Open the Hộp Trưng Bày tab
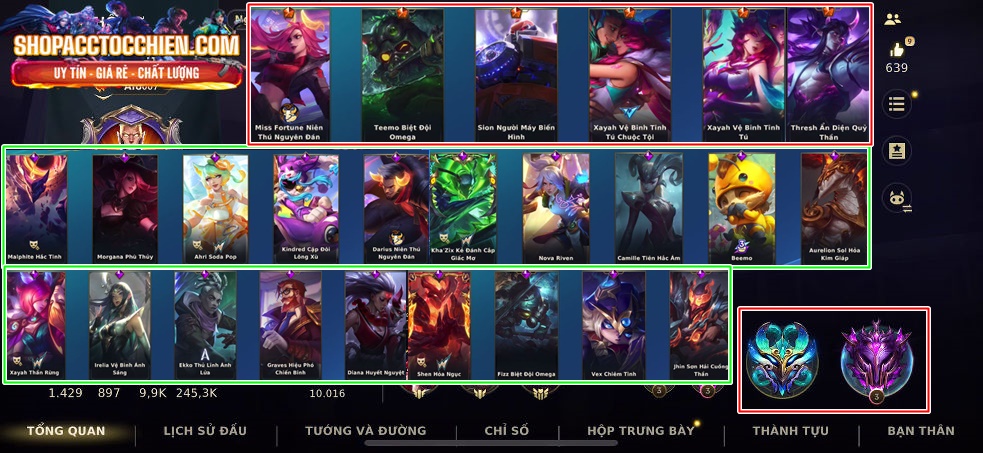The height and width of the screenshot is (453, 983). click(640, 431)
